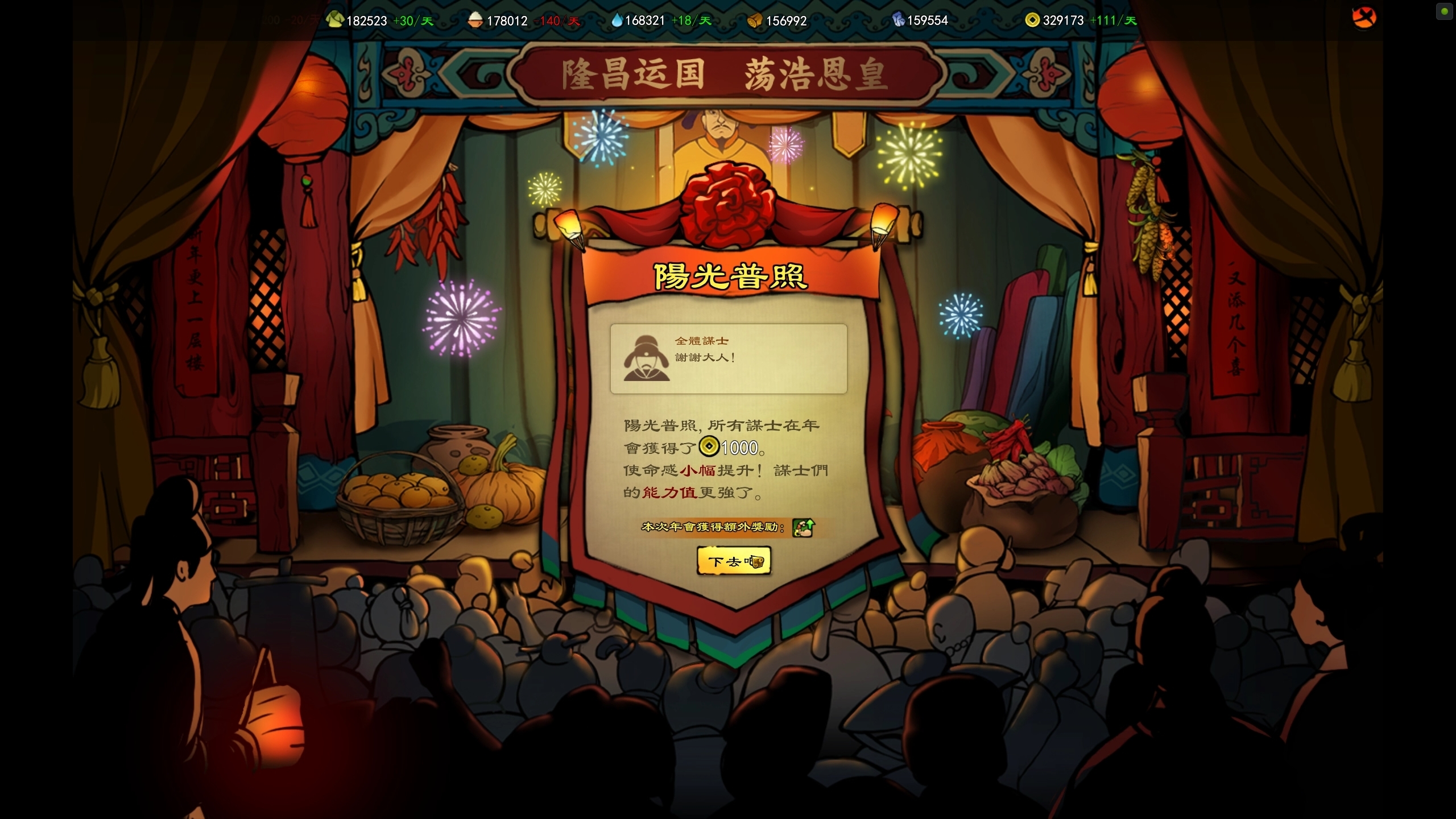
Task: Click the water droplet resource icon
Action: 618,19
